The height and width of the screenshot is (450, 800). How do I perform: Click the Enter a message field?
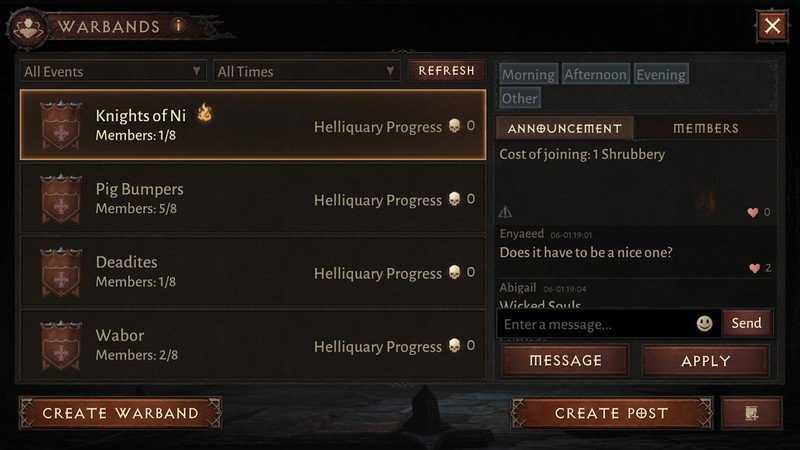(595, 324)
